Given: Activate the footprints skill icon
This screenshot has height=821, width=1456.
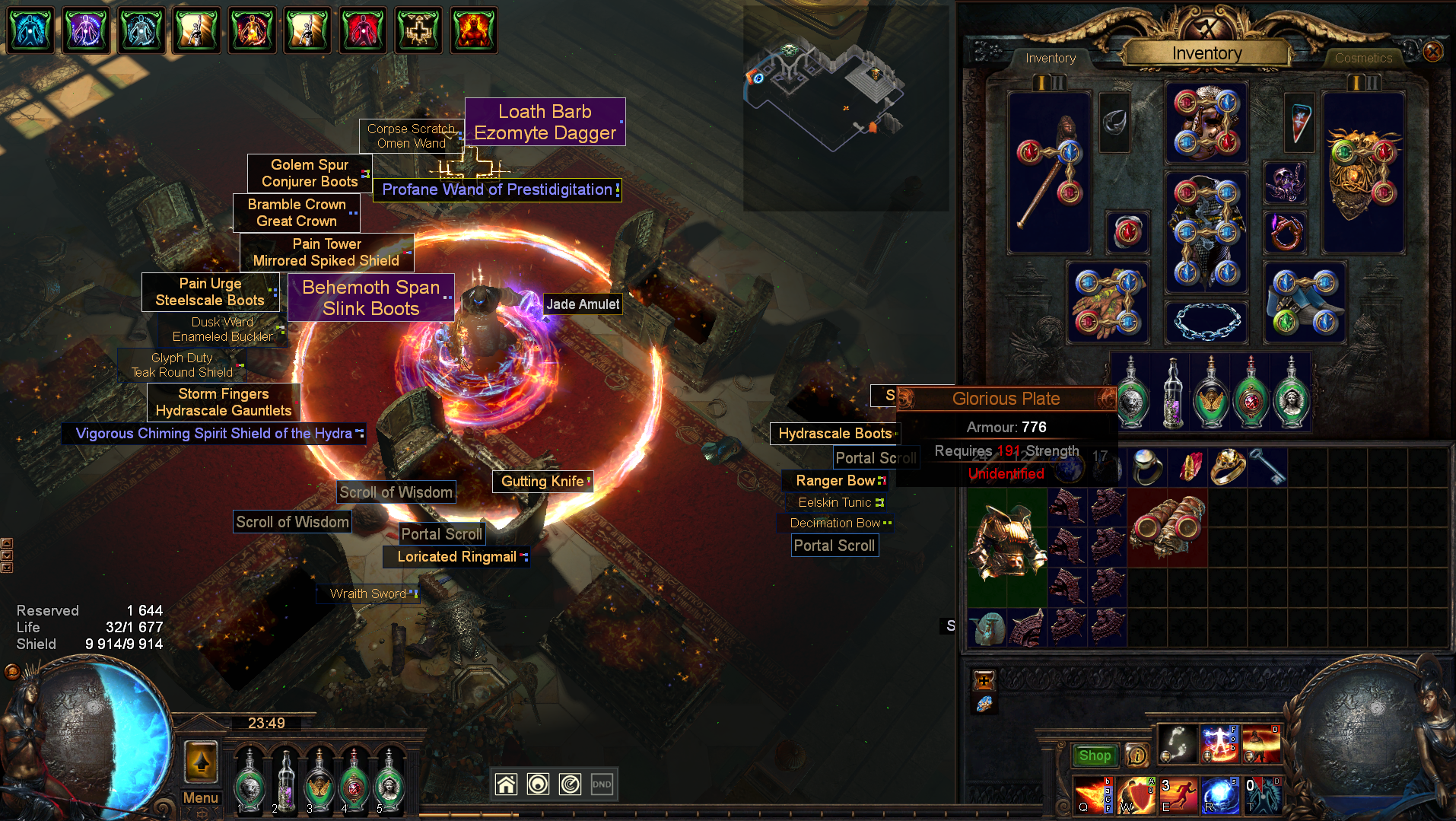Looking at the screenshot, I should pos(1177,743).
